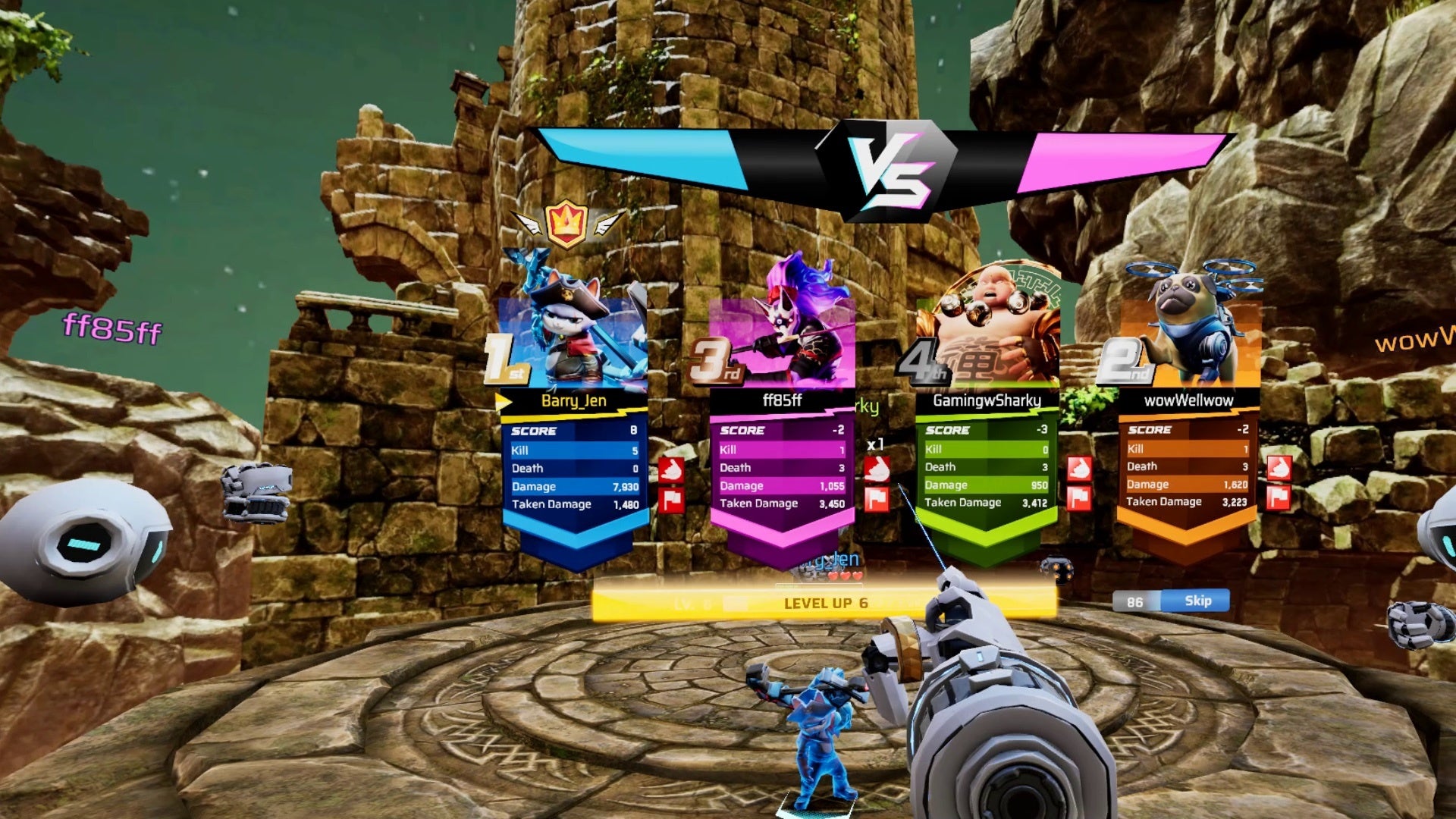Screen dimensions: 1456x819
Task: Flag player ff85ff for reporting
Action: point(877,499)
